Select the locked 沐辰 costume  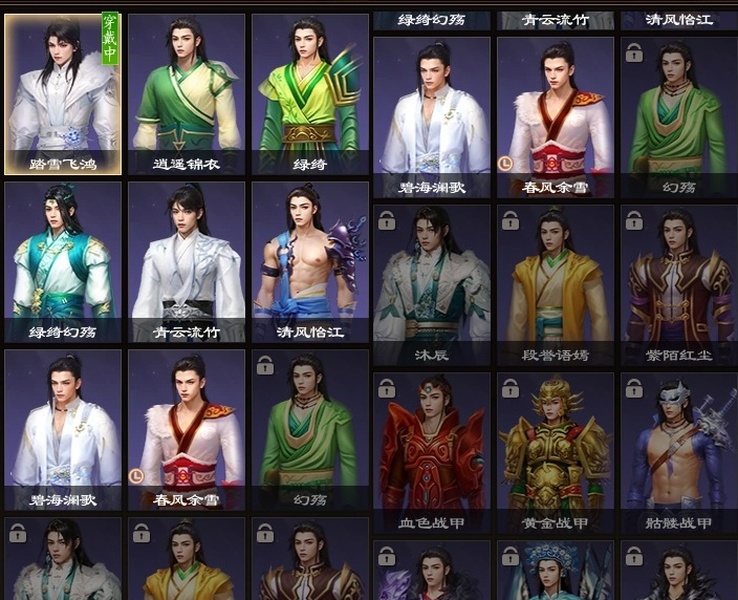click(x=432, y=284)
